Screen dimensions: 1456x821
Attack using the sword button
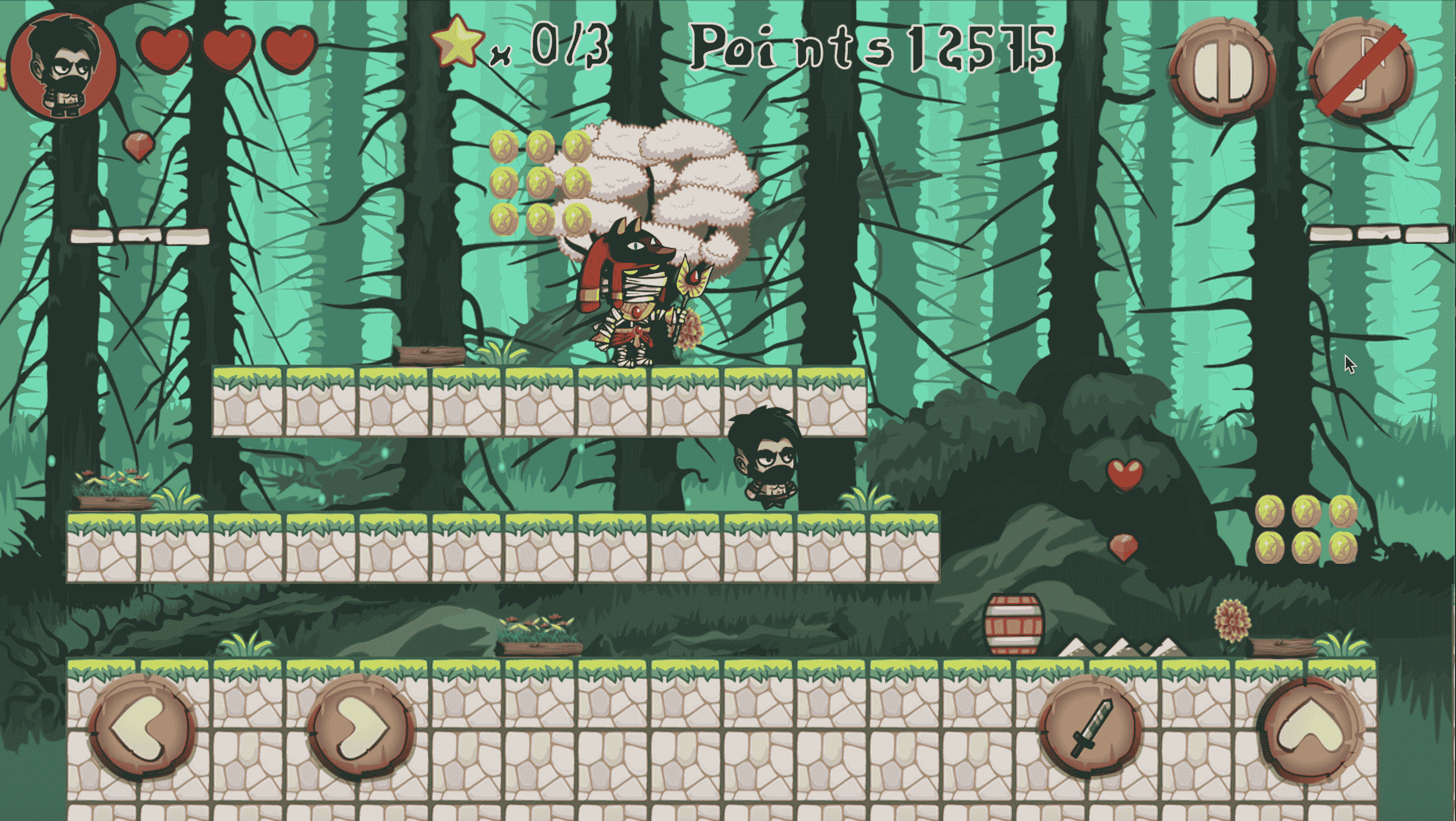[x=1090, y=728]
